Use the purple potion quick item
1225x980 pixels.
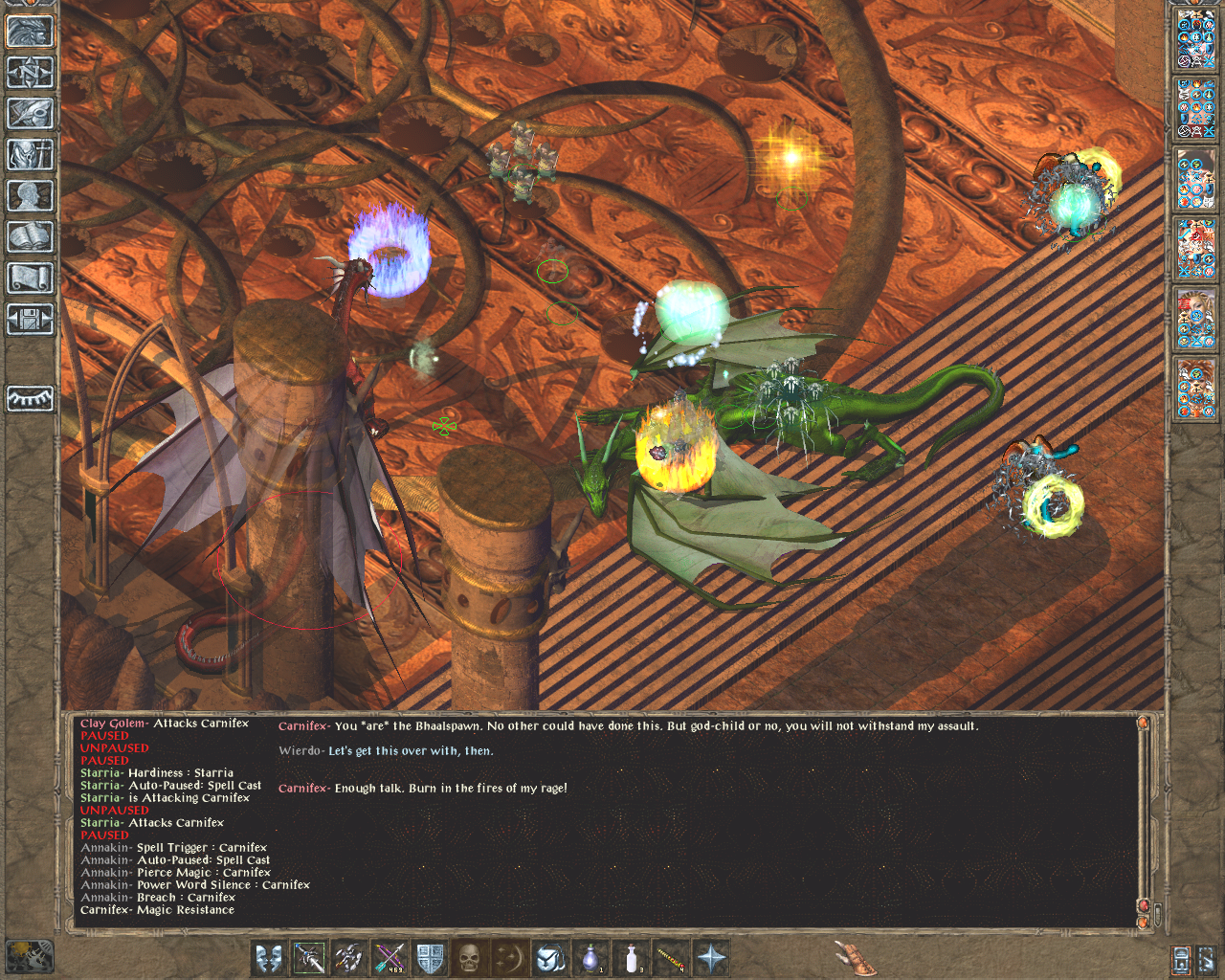click(591, 957)
